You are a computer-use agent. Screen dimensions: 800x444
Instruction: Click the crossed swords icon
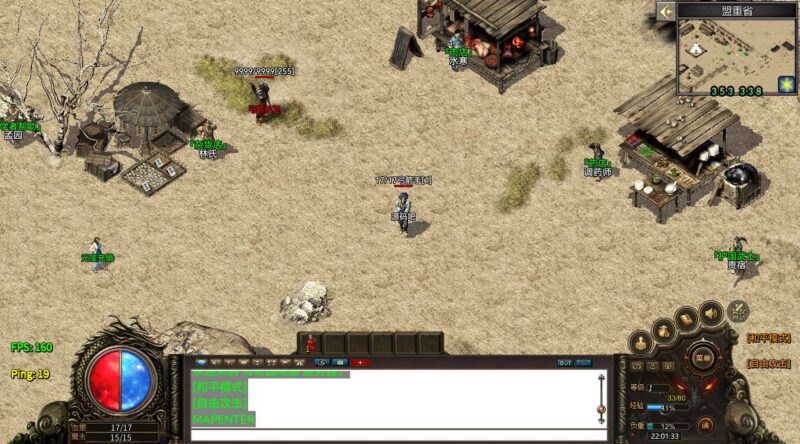(x=738, y=310)
